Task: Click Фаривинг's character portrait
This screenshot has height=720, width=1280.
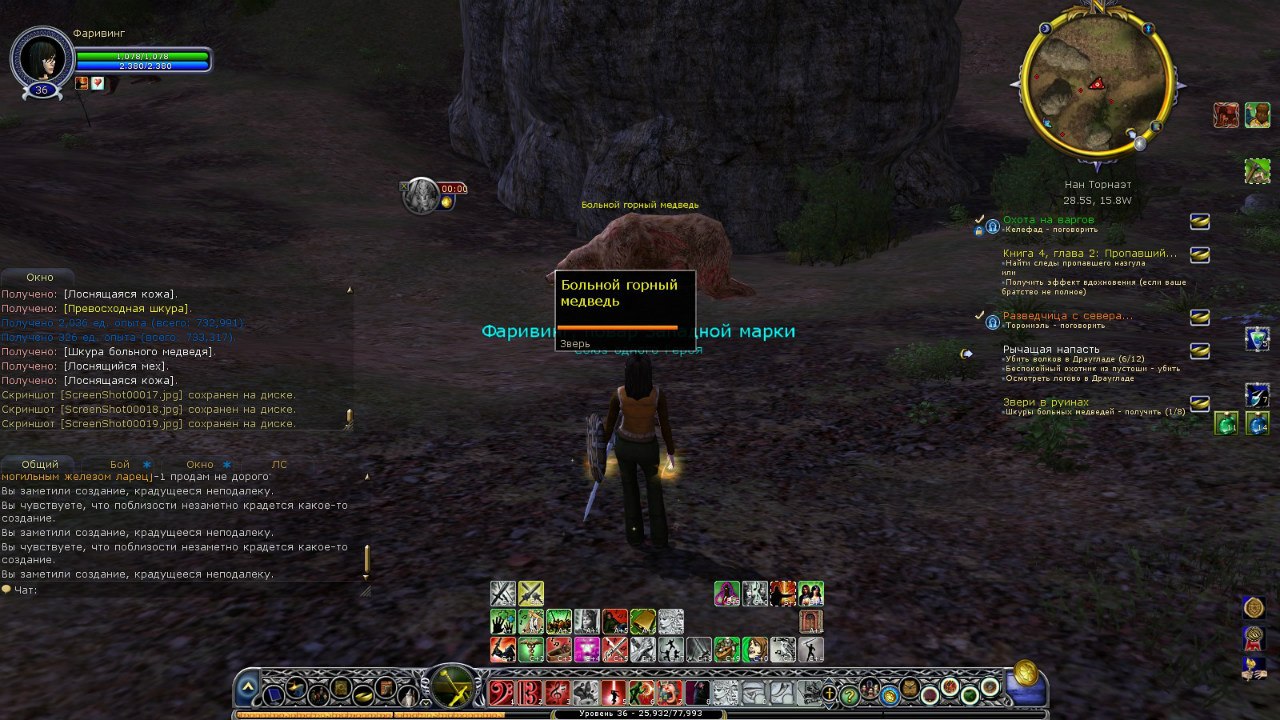Action: (x=41, y=58)
